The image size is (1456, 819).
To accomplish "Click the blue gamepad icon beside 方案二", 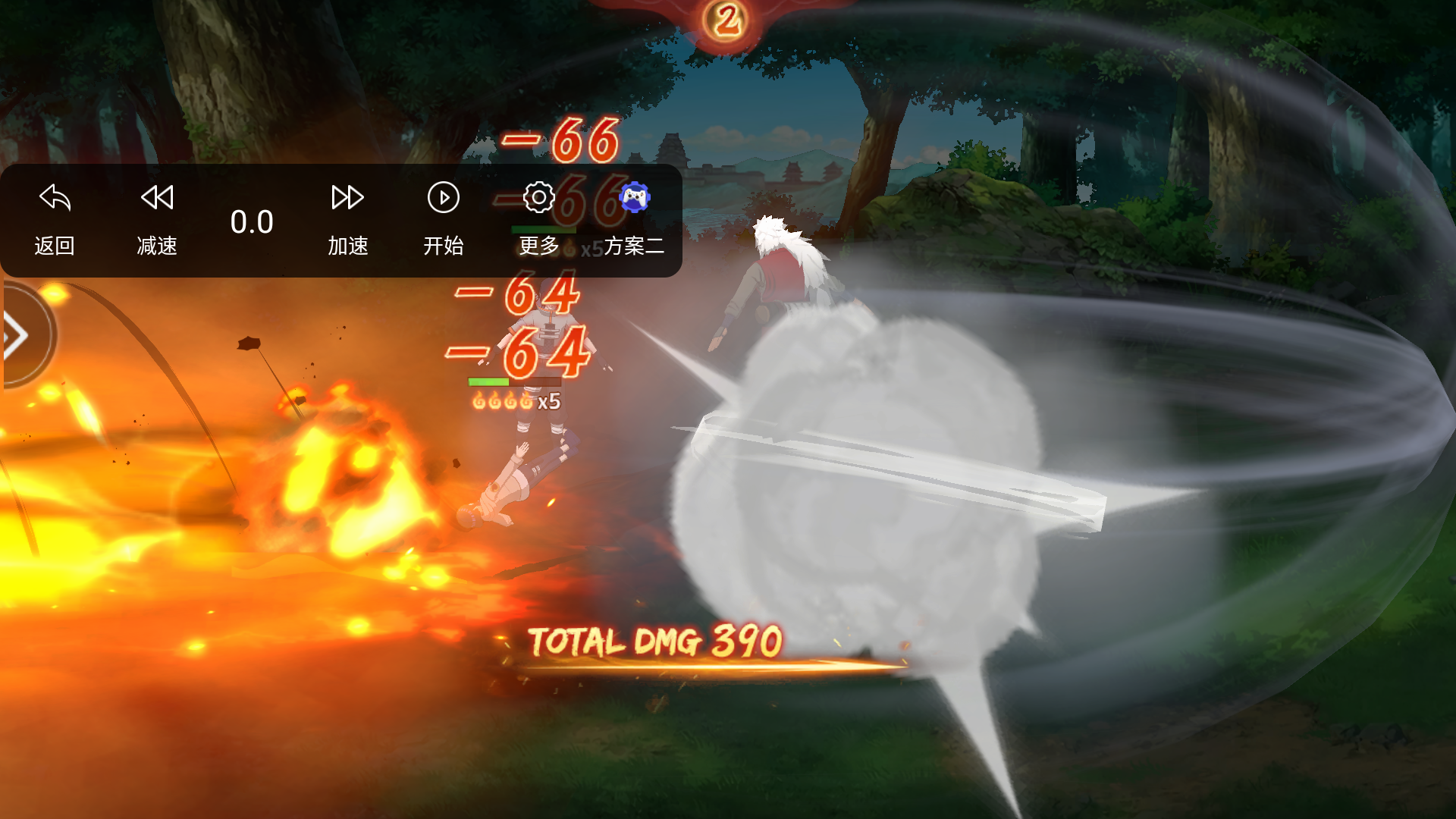I will (635, 197).
